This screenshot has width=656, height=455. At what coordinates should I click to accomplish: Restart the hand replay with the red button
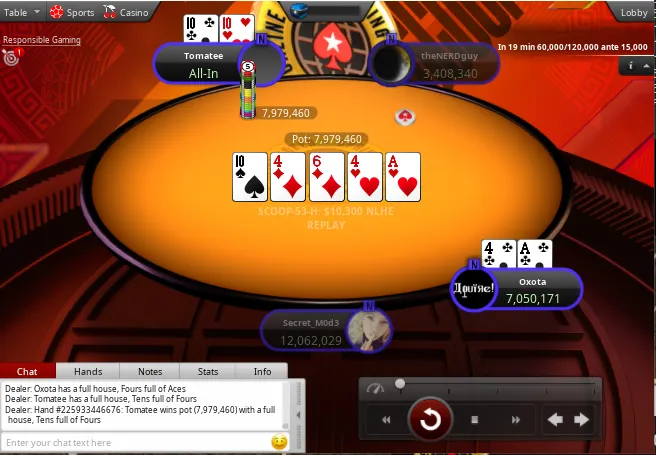click(430, 420)
